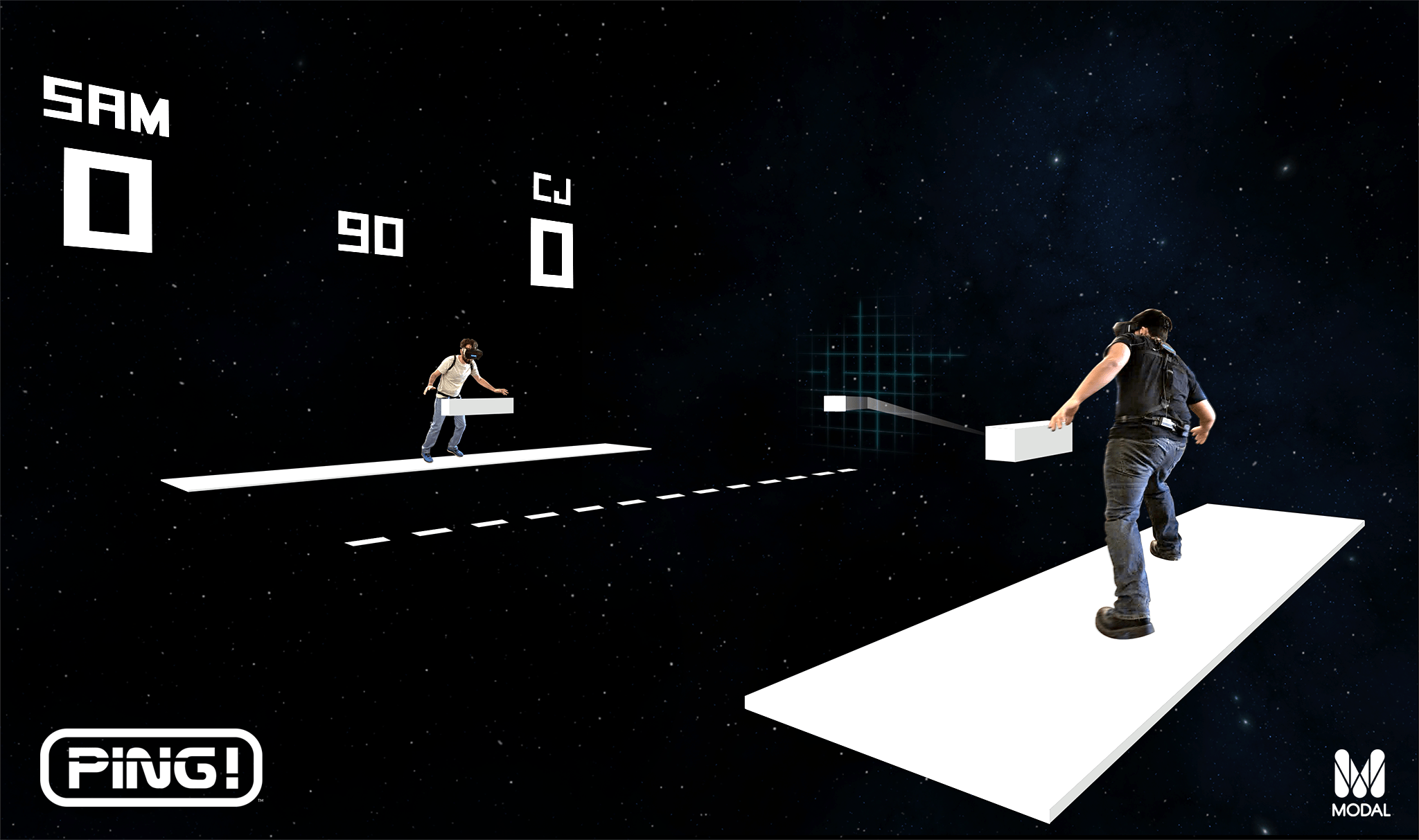Image resolution: width=1419 pixels, height=840 pixels.
Task: Collapse the ball trail effect line
Action: (915, 419)
